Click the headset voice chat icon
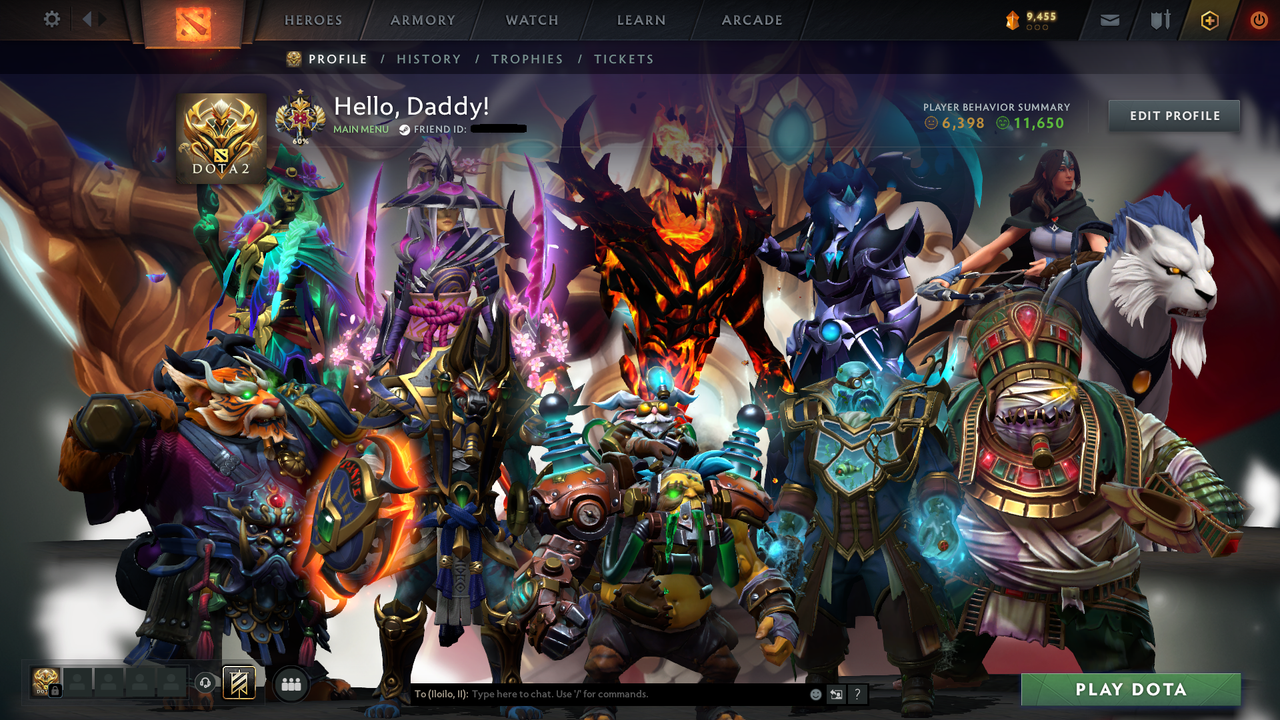Image resolution: width=1280 pixels, height=720 pixels. pyautogui.click(x=204, y=683)
